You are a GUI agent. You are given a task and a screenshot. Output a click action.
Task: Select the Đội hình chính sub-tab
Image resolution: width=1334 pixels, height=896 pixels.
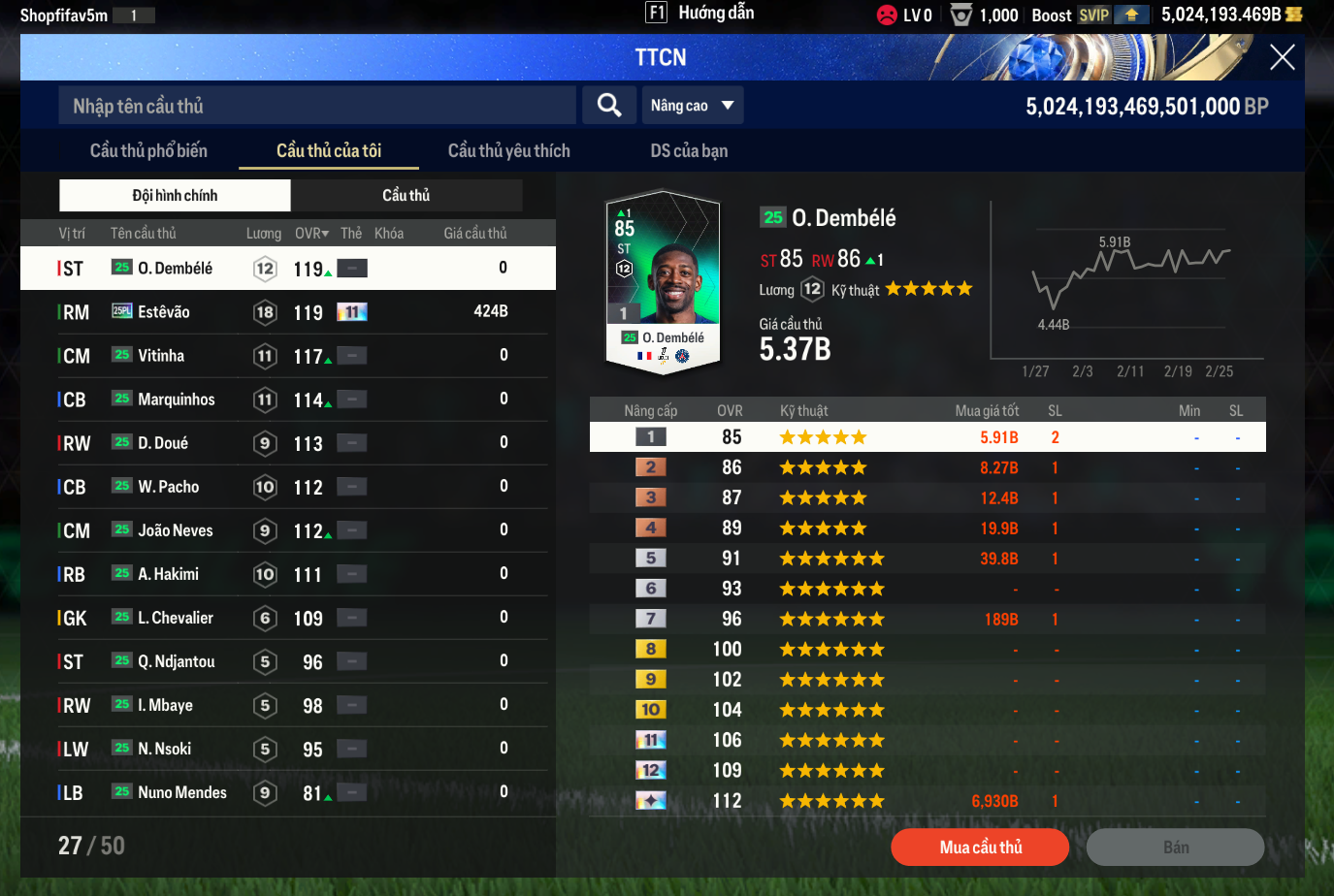175,196
